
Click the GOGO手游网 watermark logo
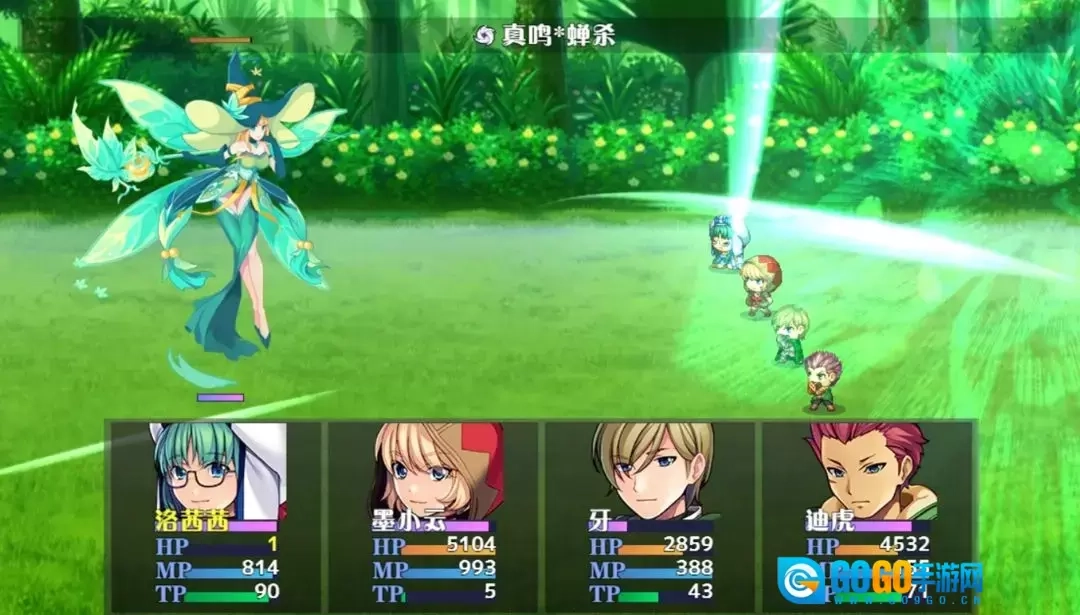point(880,582)
